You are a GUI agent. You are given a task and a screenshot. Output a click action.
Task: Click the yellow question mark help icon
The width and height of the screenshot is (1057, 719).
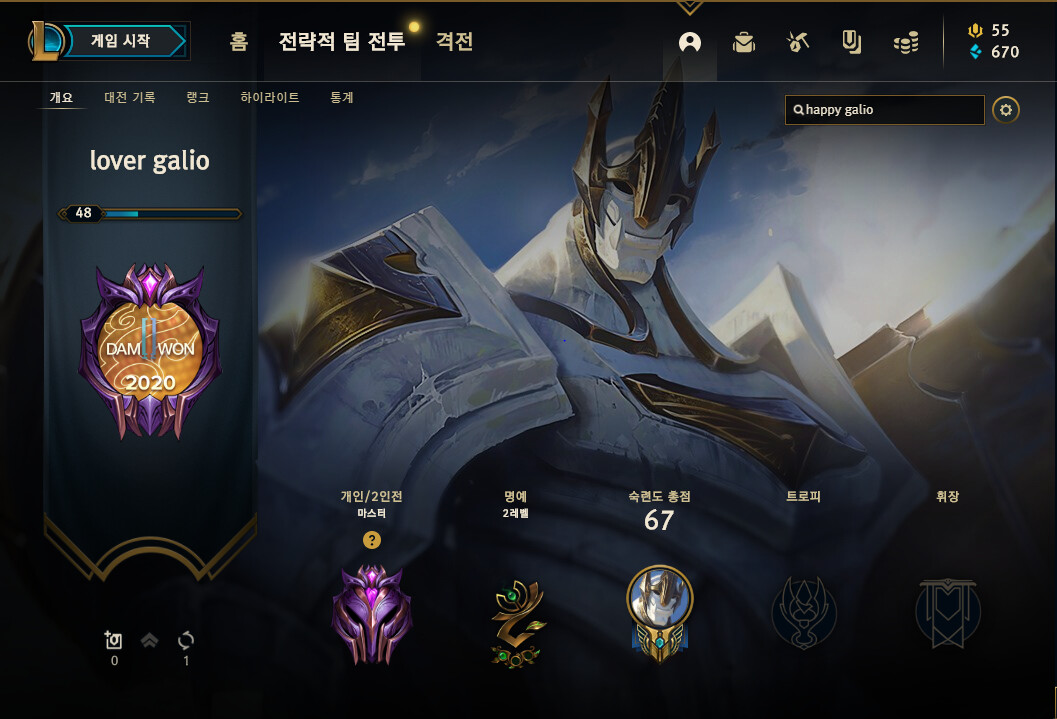pyautogui.click(x=372, y=540)
